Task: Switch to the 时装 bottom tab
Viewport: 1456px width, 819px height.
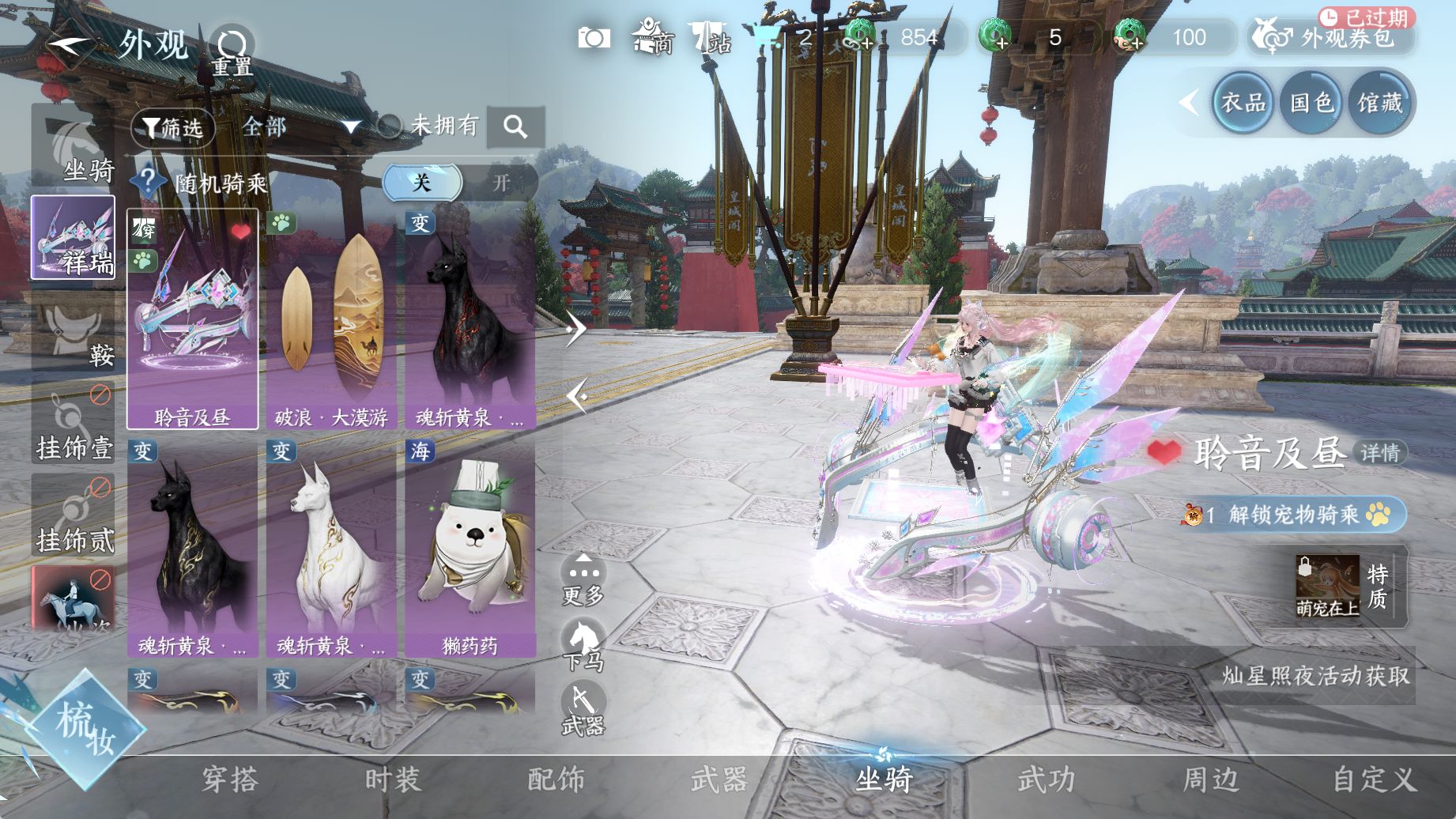Action: (393, 780)
